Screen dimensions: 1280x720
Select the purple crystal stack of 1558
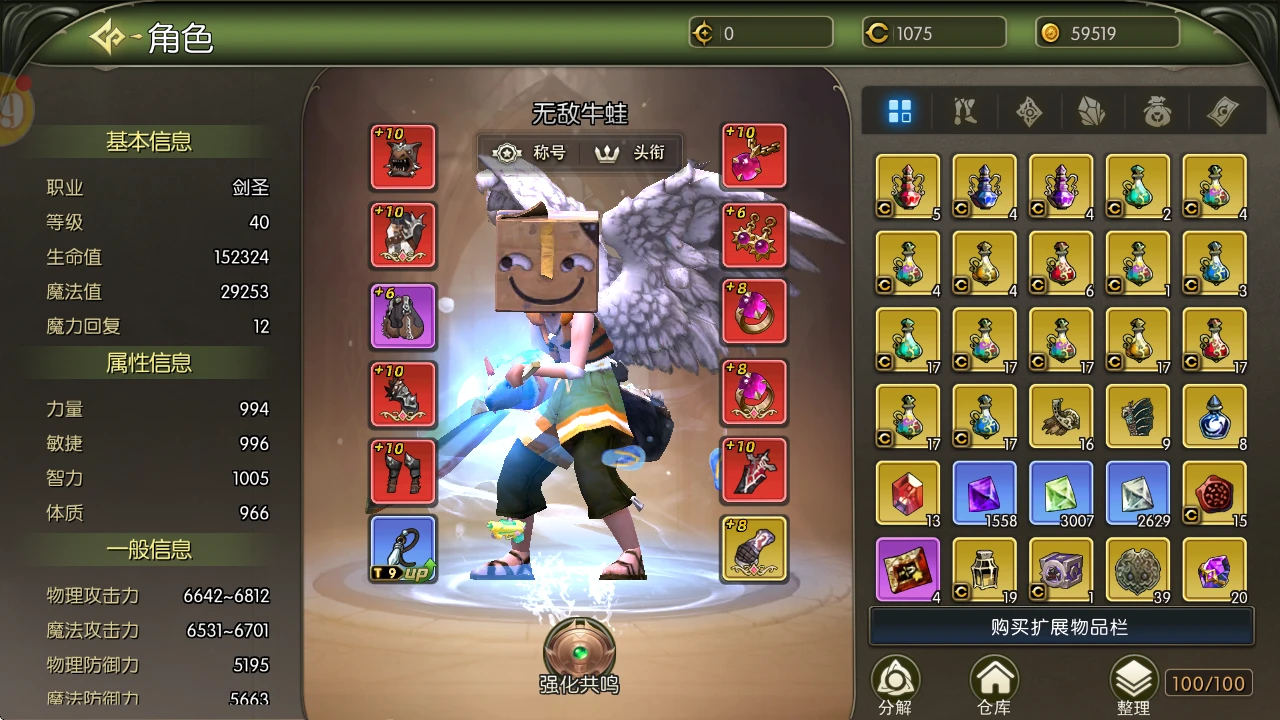coord(985,493)
